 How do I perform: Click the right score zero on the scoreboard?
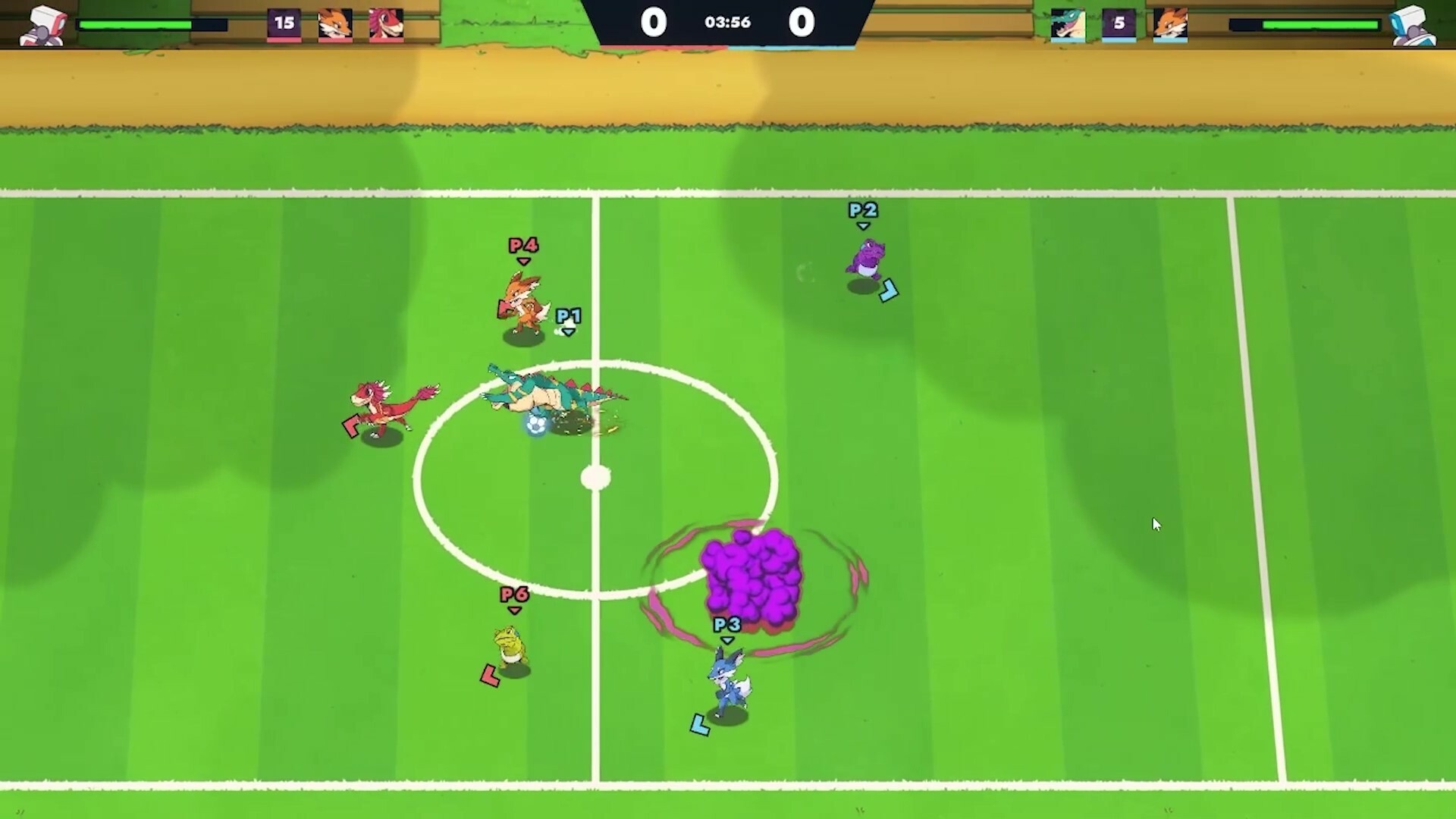click(802, 22)
